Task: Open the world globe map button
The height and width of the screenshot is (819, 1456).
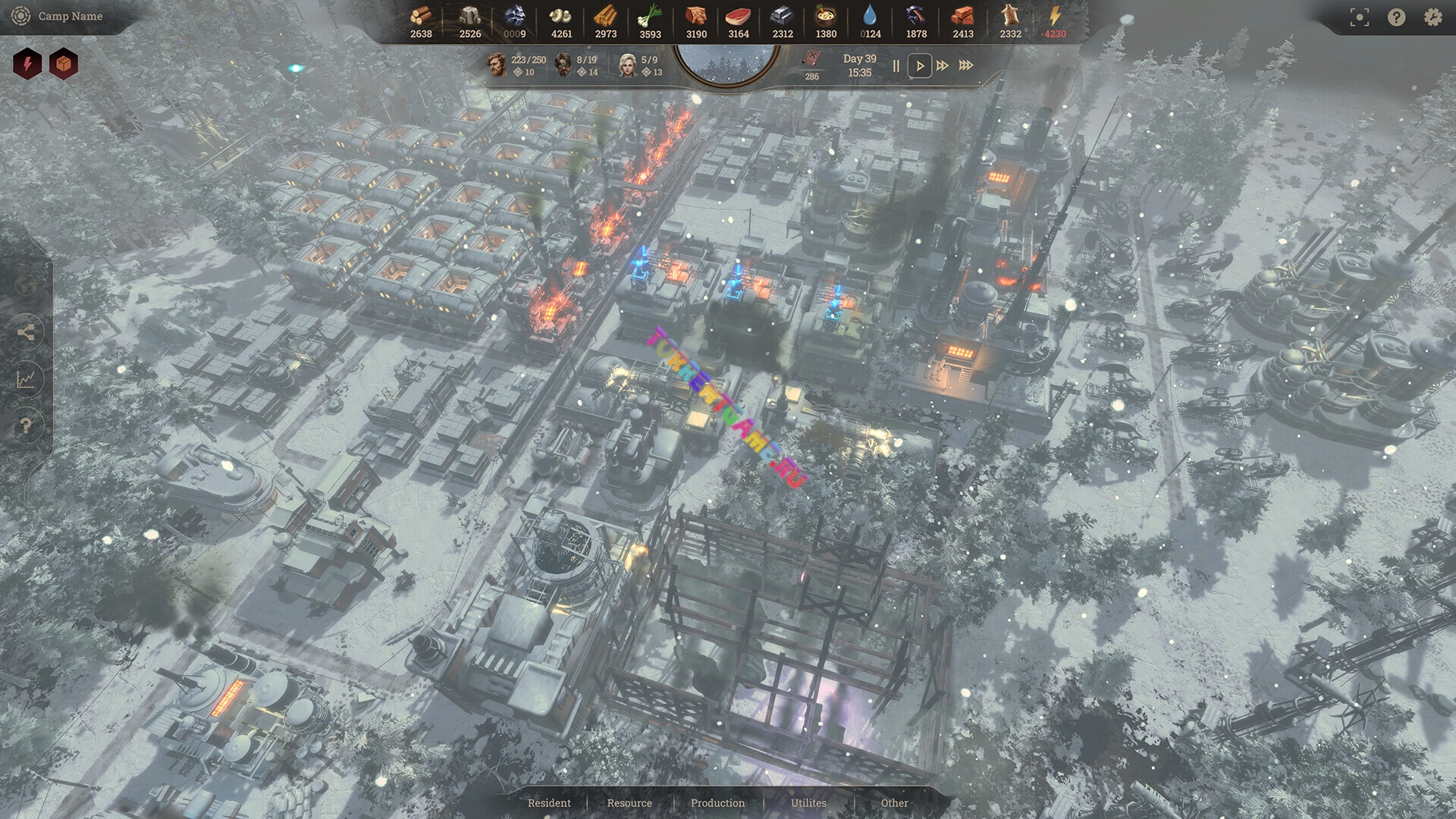Action: tap(26, 286)
